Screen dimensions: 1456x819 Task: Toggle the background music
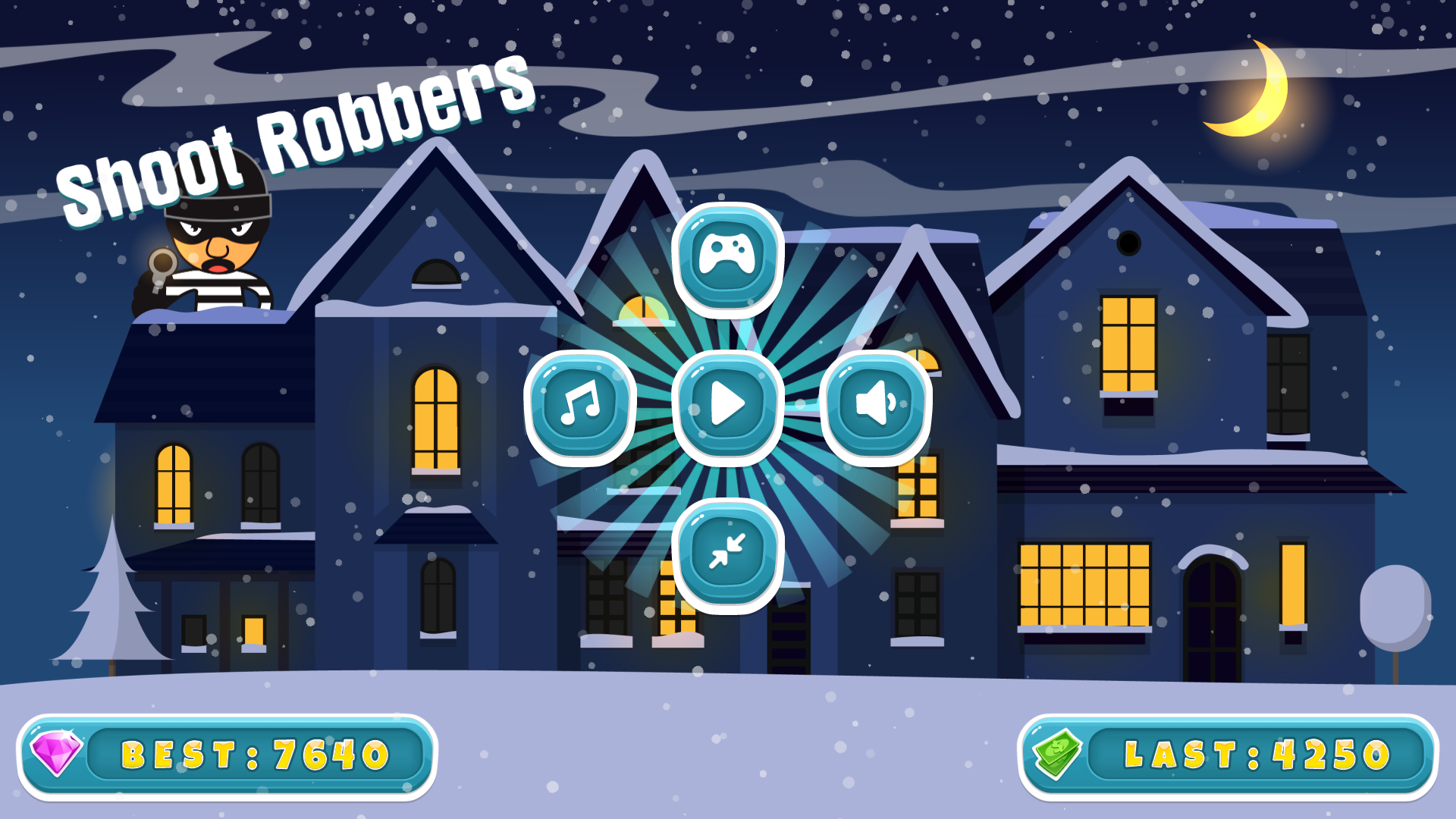click(x=580, y=406)
